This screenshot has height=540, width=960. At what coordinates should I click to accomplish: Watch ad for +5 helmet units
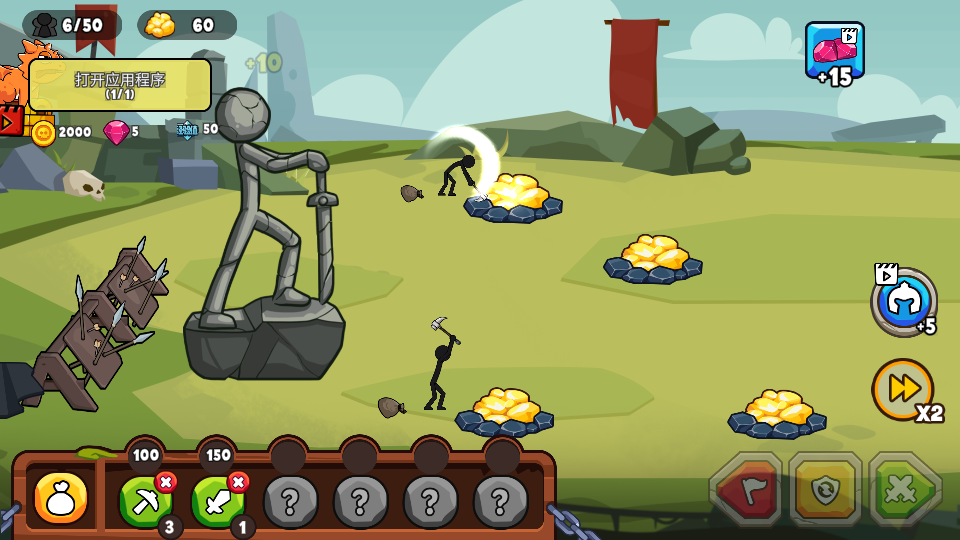coord(904,302)
